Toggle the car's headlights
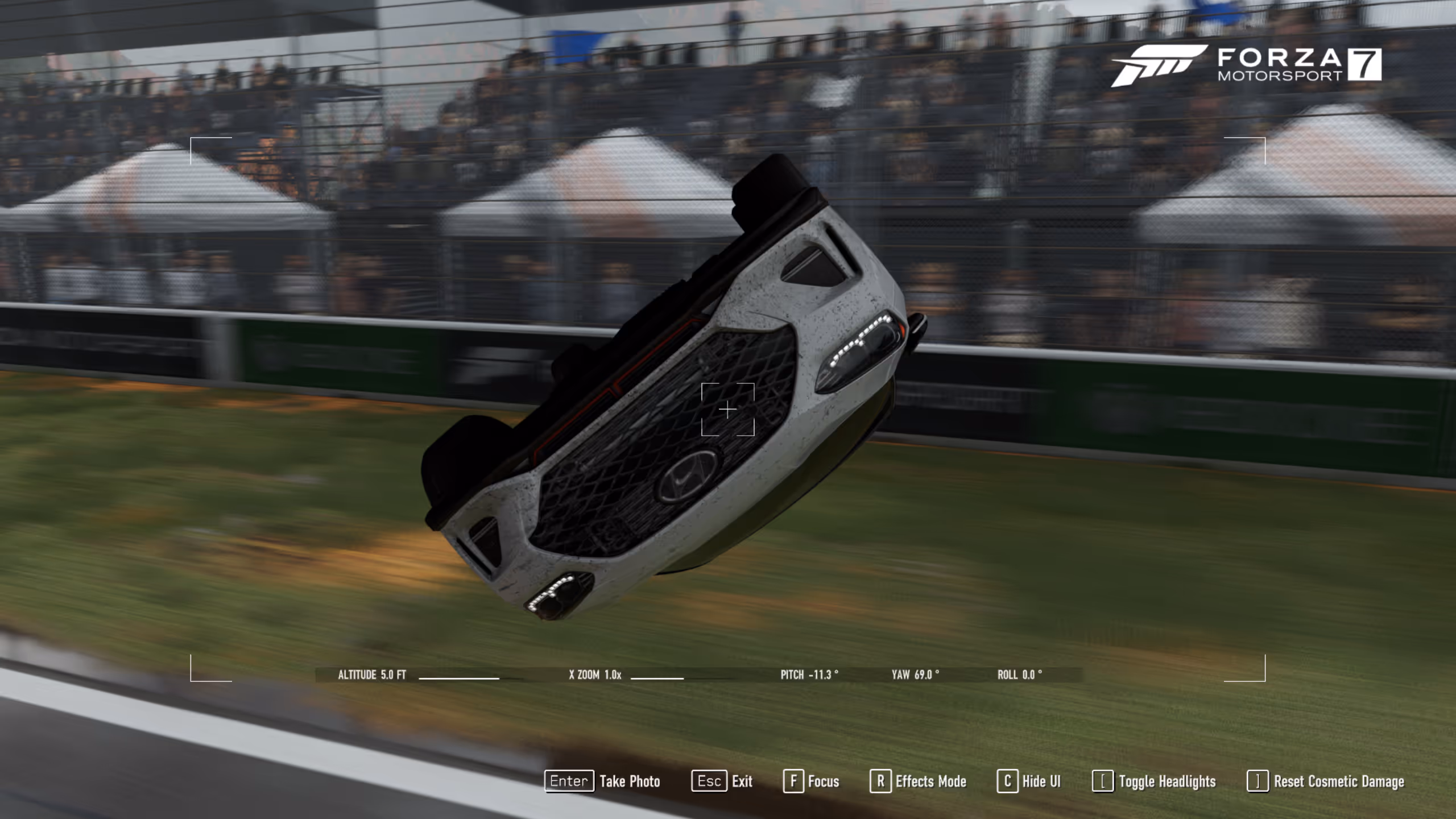 click(x=1155, y=781)
